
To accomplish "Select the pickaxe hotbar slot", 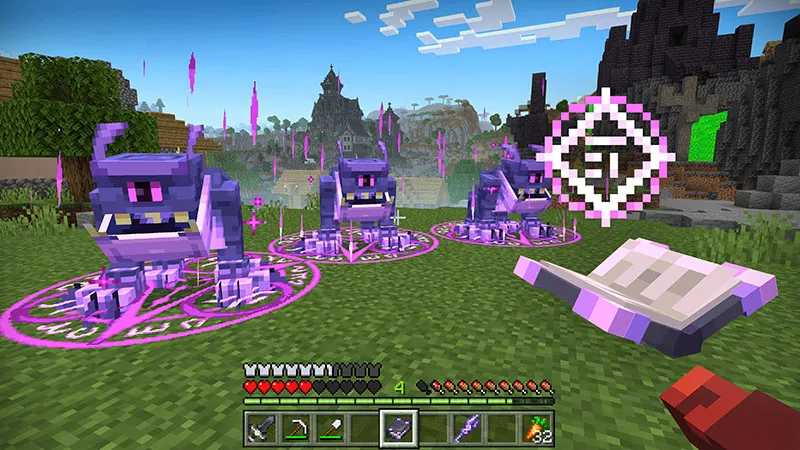I will [296, 428].
